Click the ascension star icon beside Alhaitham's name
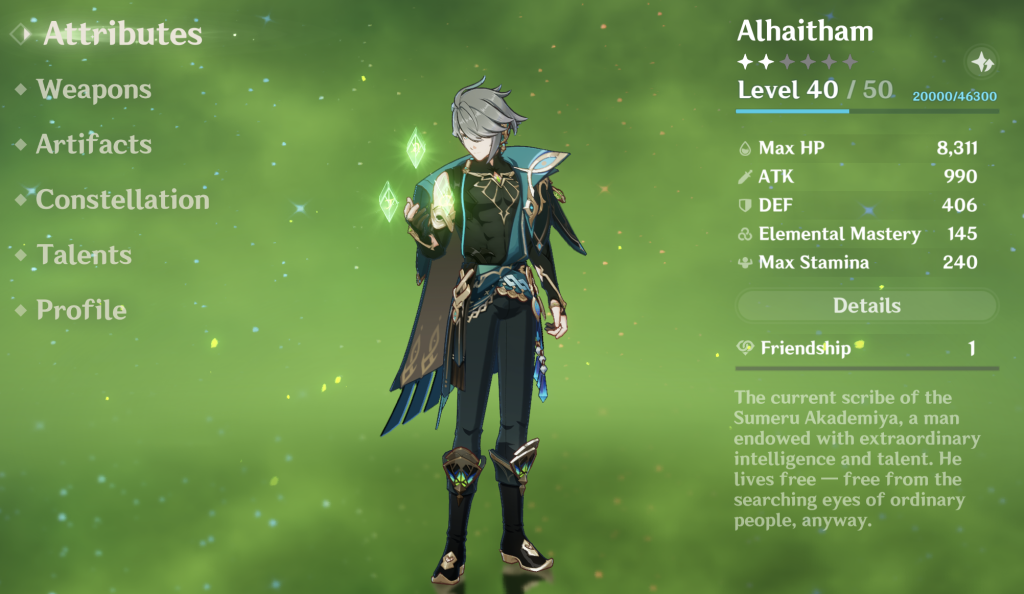Viewport: 1024px width, 594px height. (x=981, y=62)
